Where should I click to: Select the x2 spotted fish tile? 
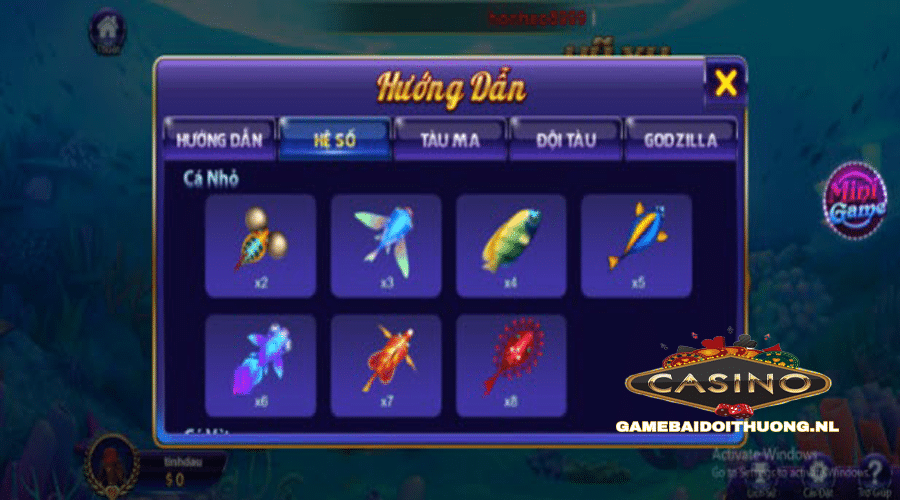260,245
